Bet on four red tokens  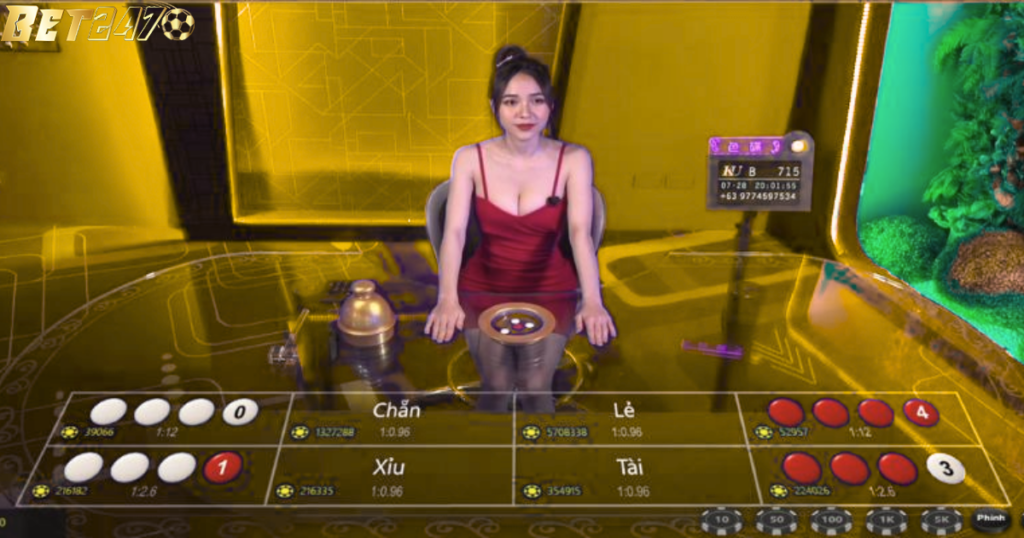click(853, 417)
